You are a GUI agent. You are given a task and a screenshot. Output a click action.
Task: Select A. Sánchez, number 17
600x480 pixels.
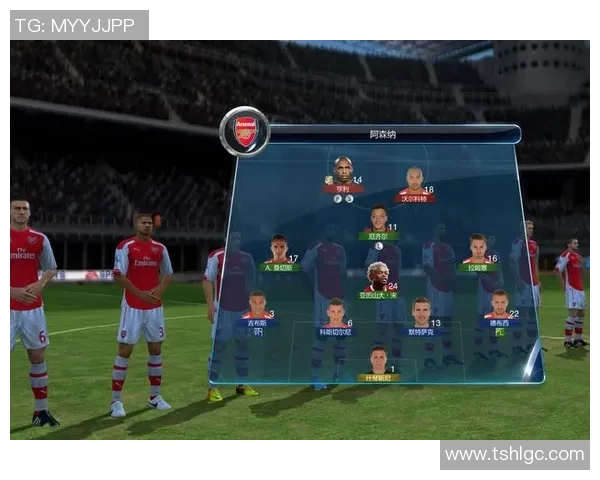pyautogui.click(x=279, y=250)
